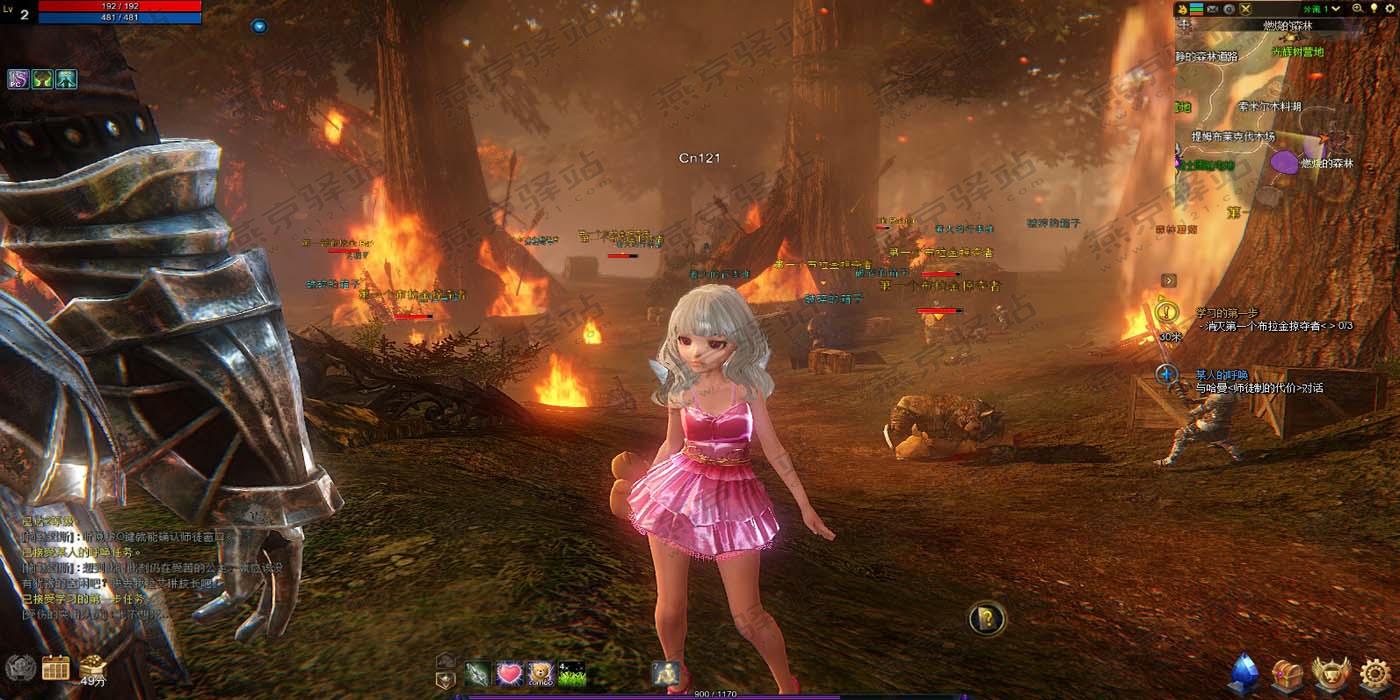Image resolution: width=1400 pixels, height=700 pixels.
Task: Select the yellow exclamation quest tracker entry
Action: [1166, 312]
